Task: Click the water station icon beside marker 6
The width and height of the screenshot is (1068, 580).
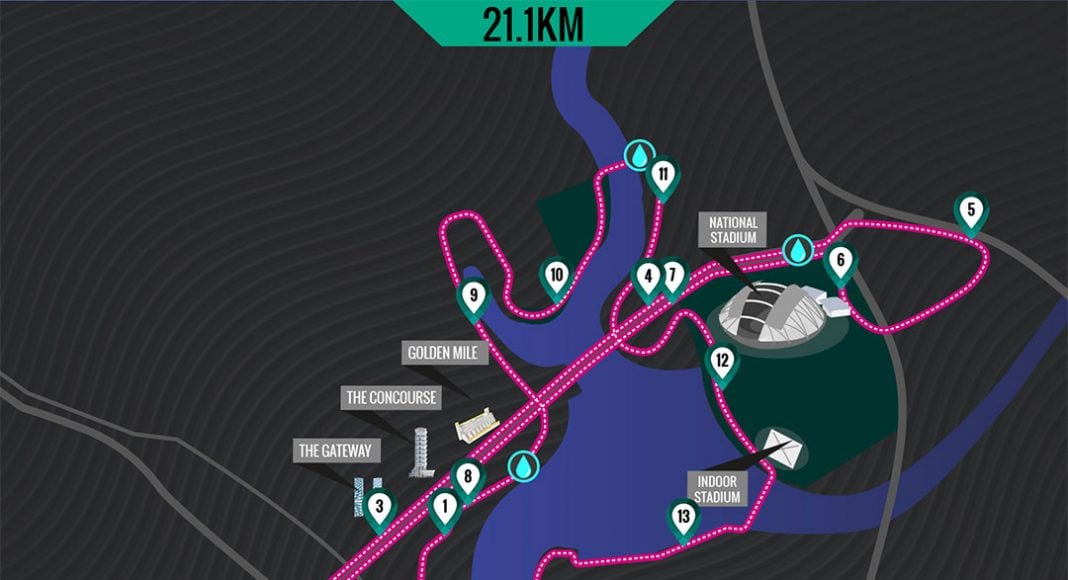Action: pyautogui.click(x=797, y=250)
